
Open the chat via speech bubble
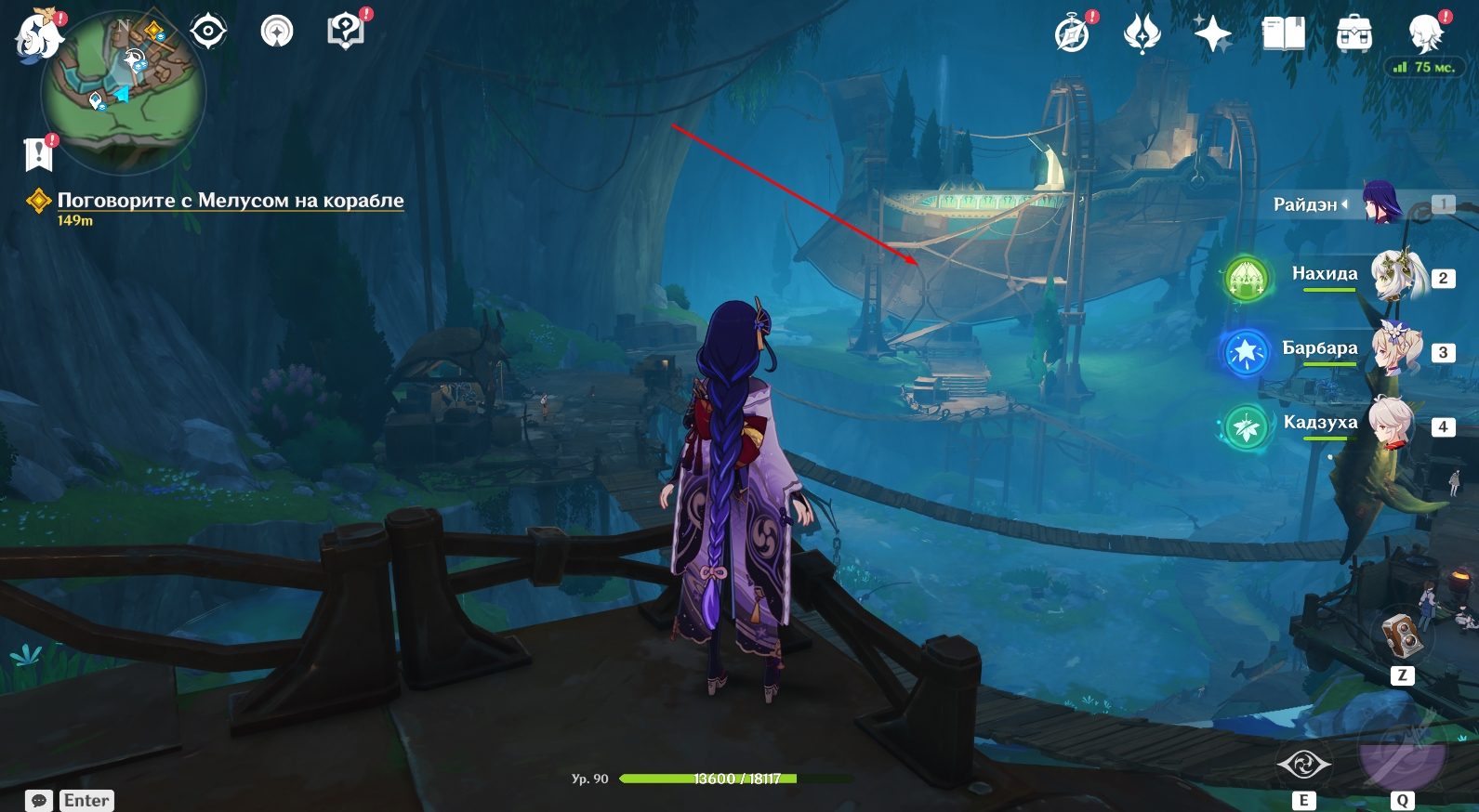39,801
